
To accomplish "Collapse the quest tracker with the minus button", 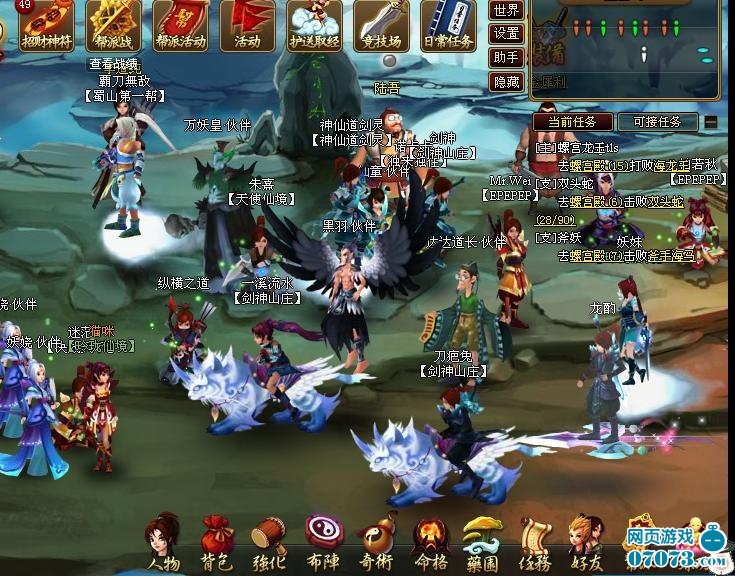I will click(711, 122).
